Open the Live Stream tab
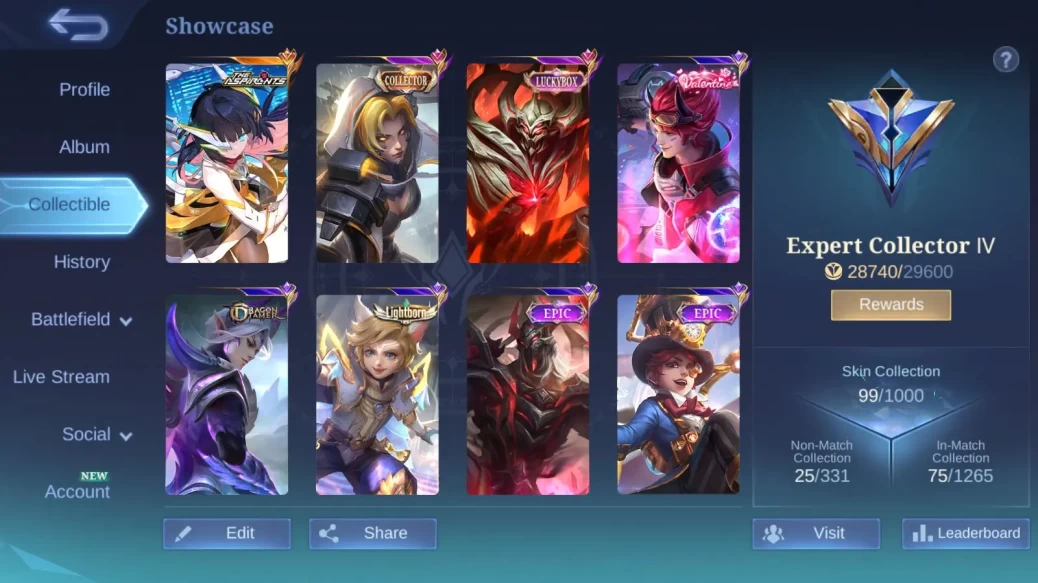 (x=61, y=377)
